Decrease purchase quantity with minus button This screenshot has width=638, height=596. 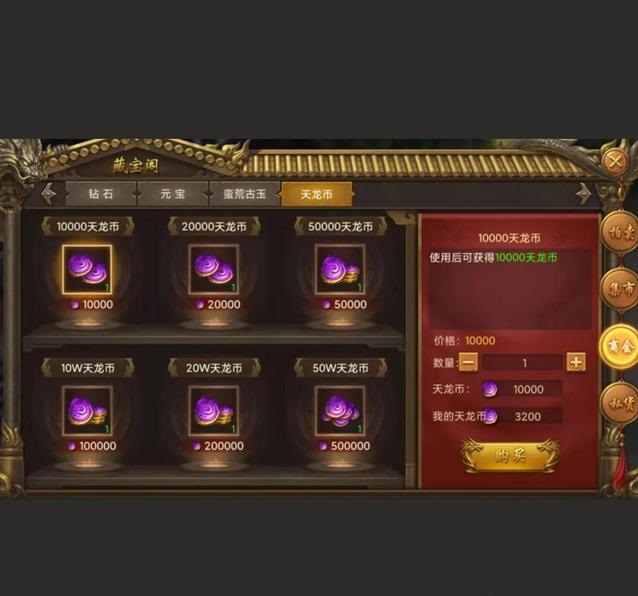click(x=468, y=362)
